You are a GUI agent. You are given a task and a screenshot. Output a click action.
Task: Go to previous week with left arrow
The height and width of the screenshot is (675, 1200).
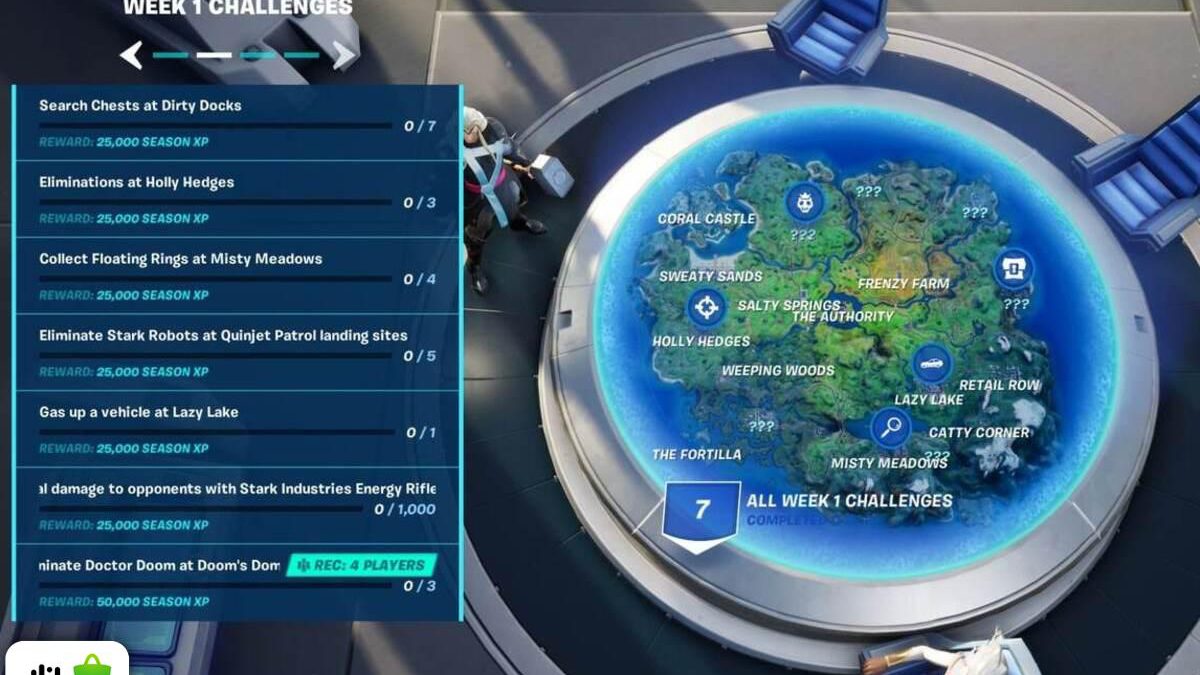pyautogui.click(x=131, y=55)
